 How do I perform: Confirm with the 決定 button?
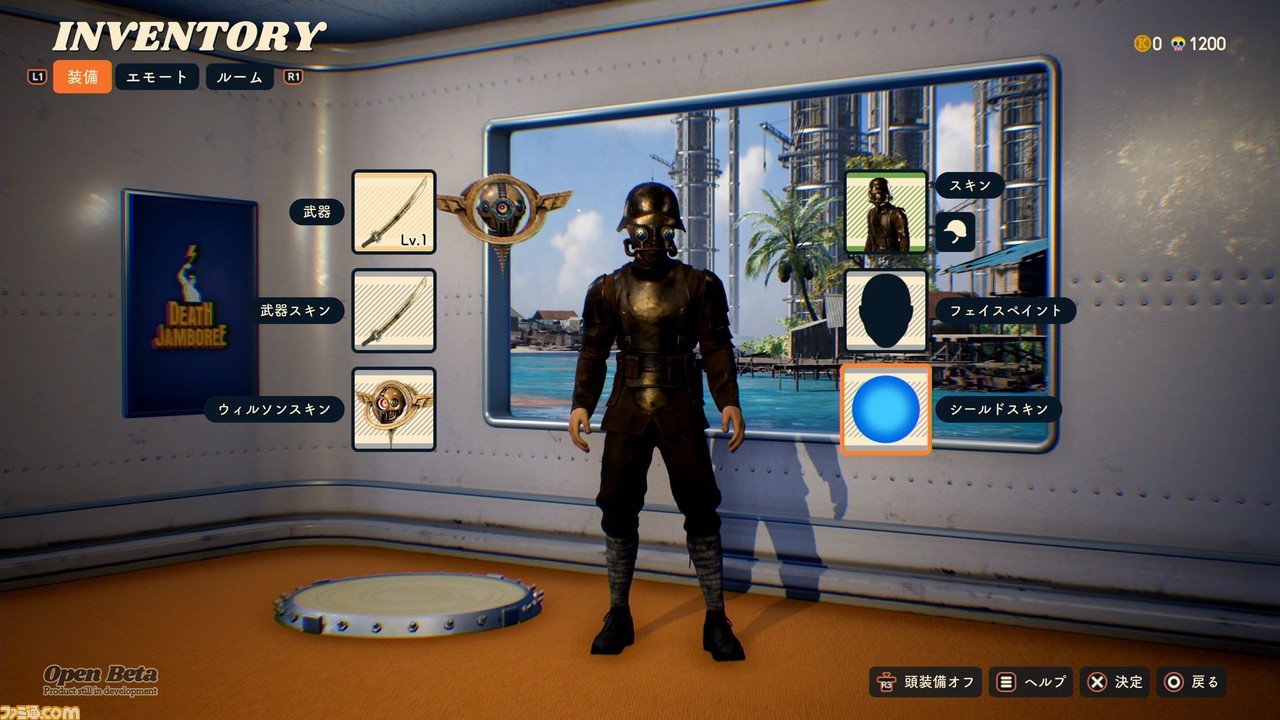tap(1115, 682)
